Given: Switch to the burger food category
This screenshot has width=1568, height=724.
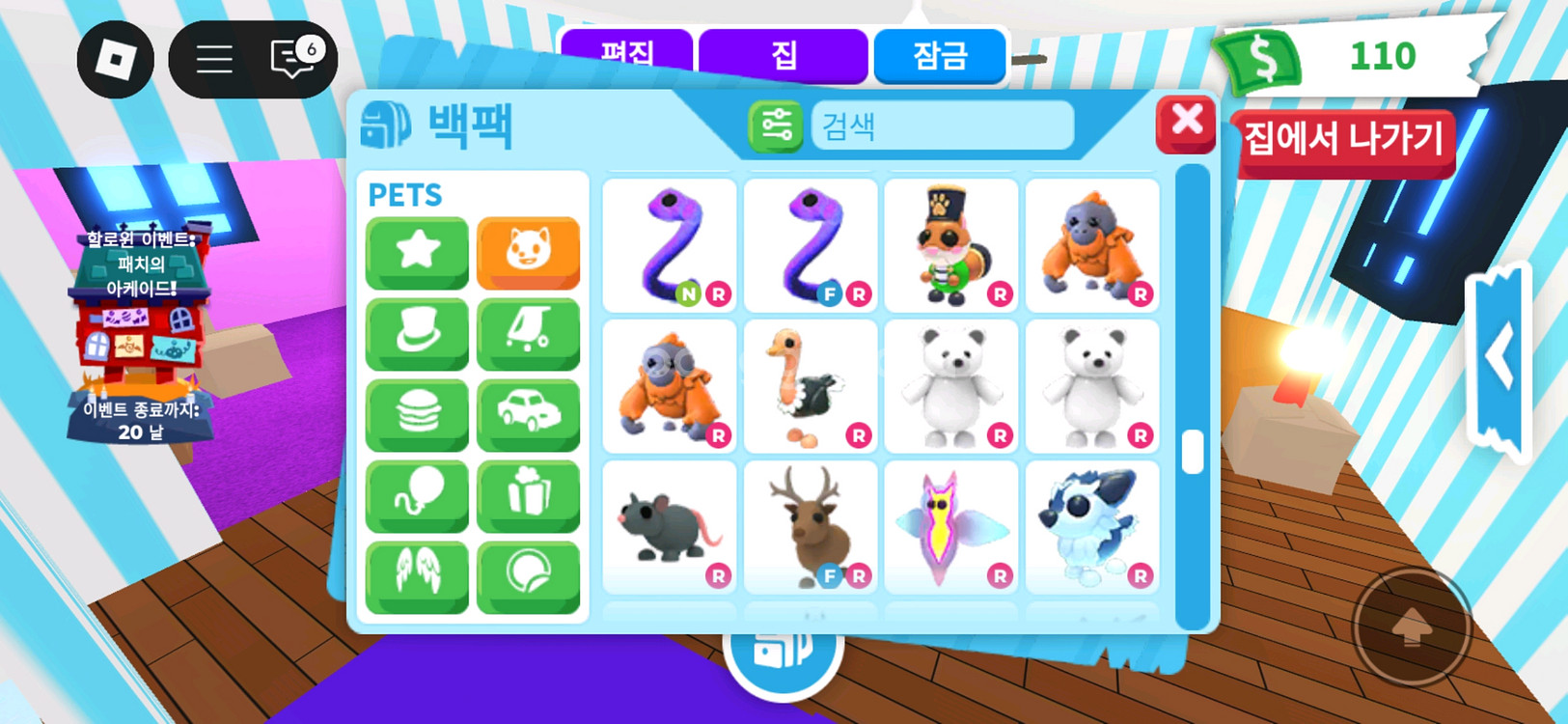Looking at the screenshot, I should click(x=417, y=413).
